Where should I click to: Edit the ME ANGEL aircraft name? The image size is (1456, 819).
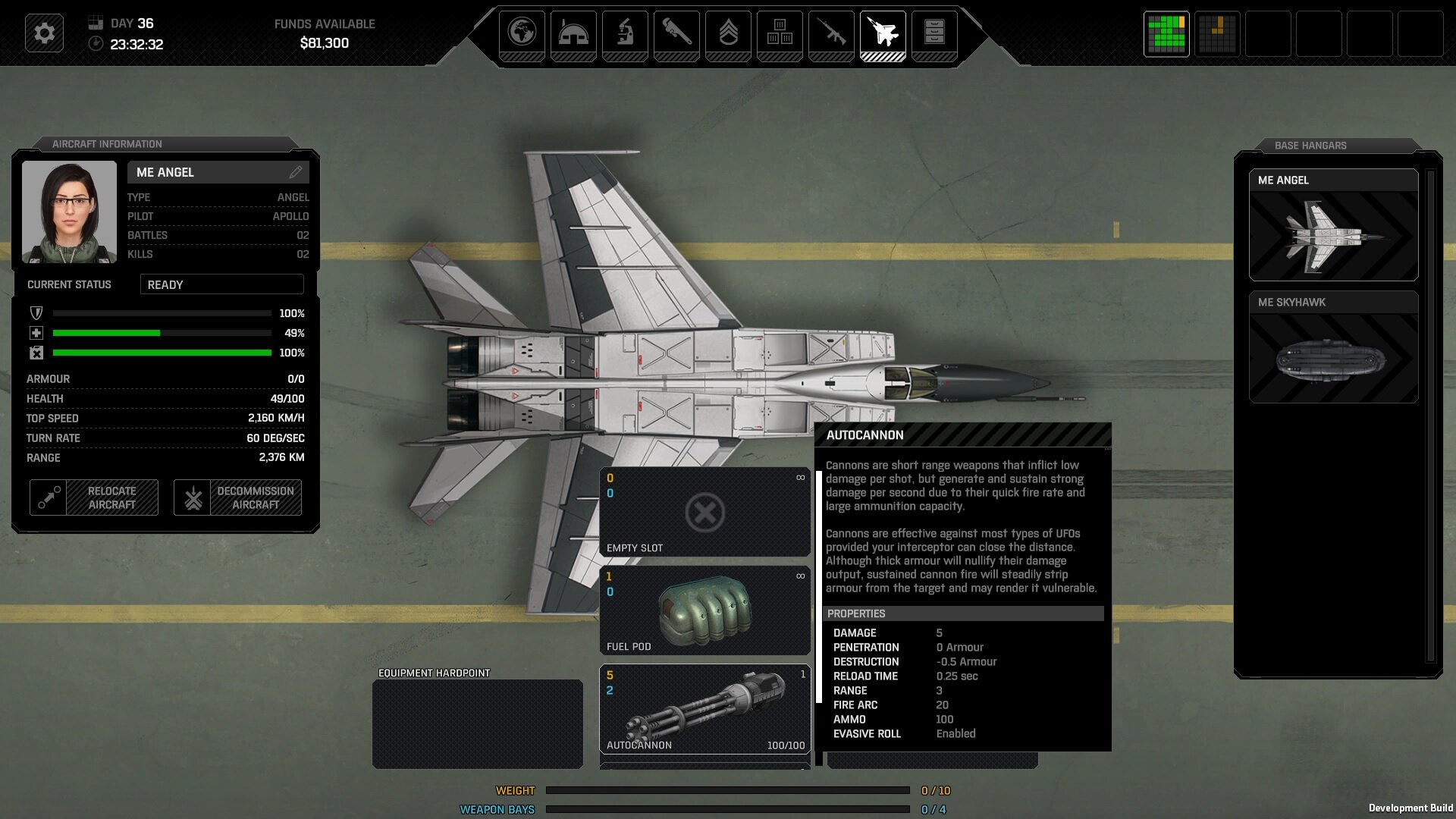(x=296, y=172)
